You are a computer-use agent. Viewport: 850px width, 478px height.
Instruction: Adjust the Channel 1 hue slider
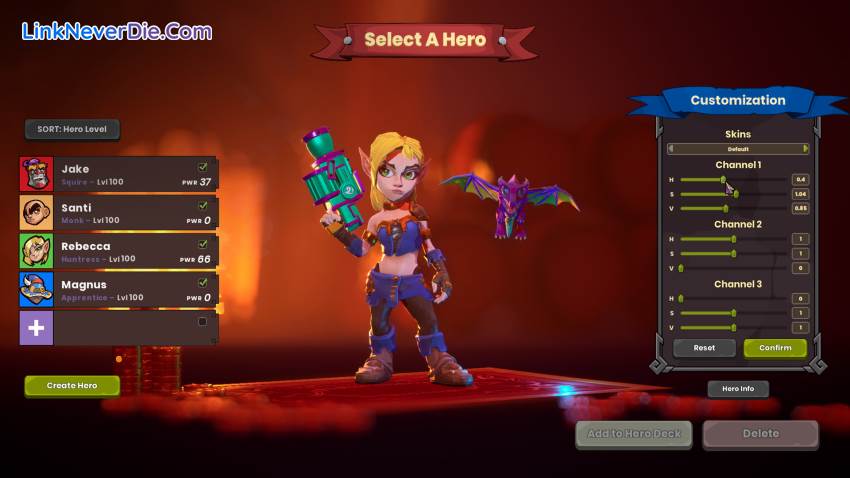(724, 179)
